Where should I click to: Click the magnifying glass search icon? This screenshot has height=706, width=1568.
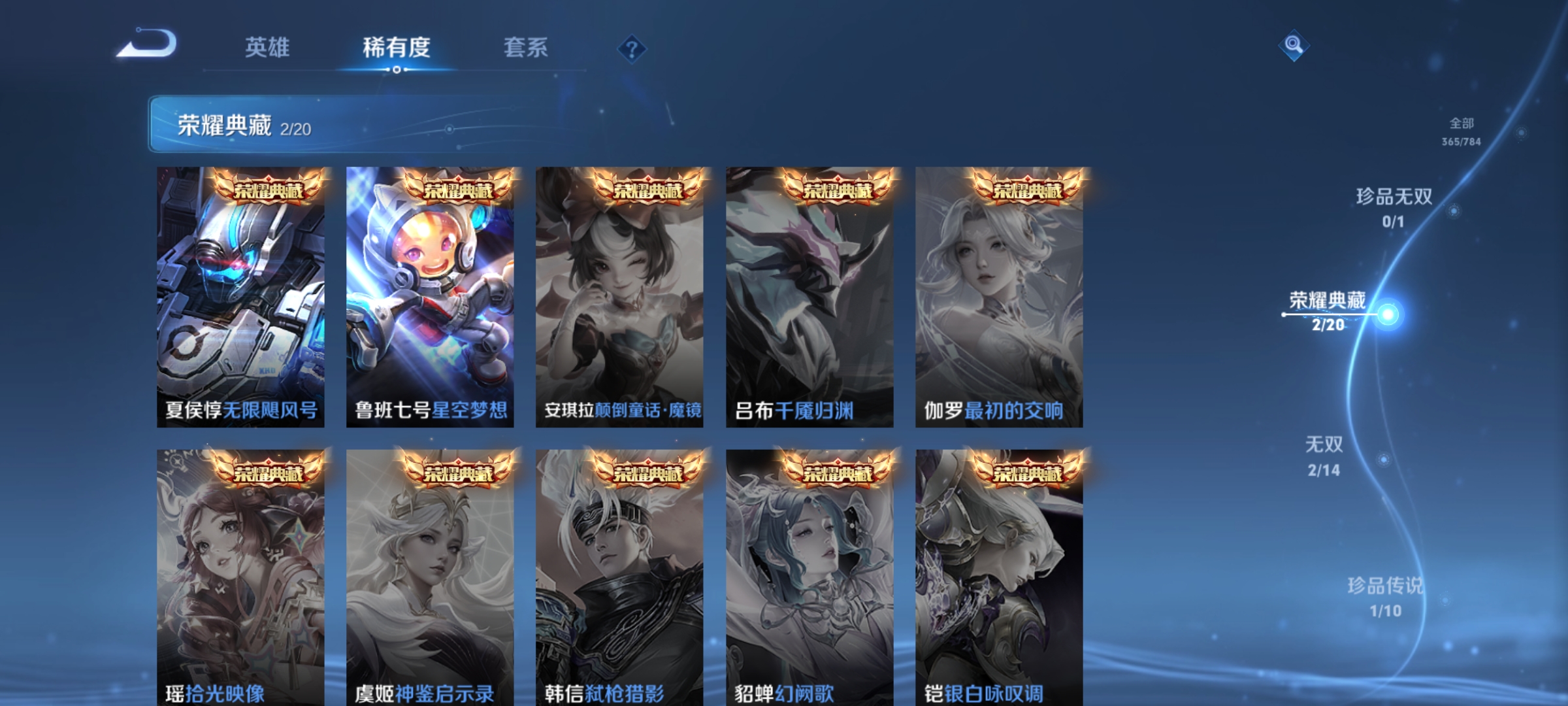tap(1294, 45)
